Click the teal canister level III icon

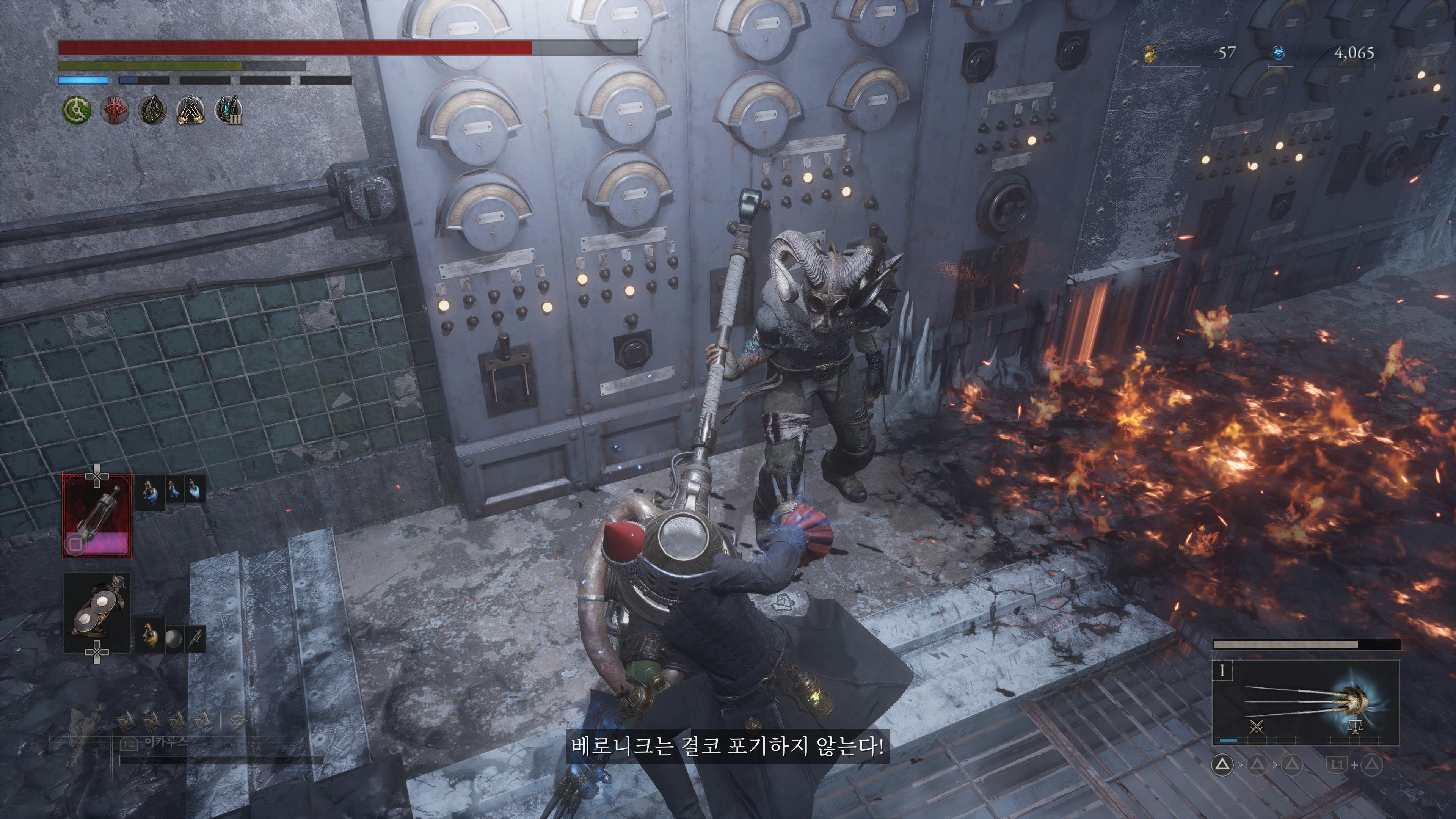[x=229, y=110]
